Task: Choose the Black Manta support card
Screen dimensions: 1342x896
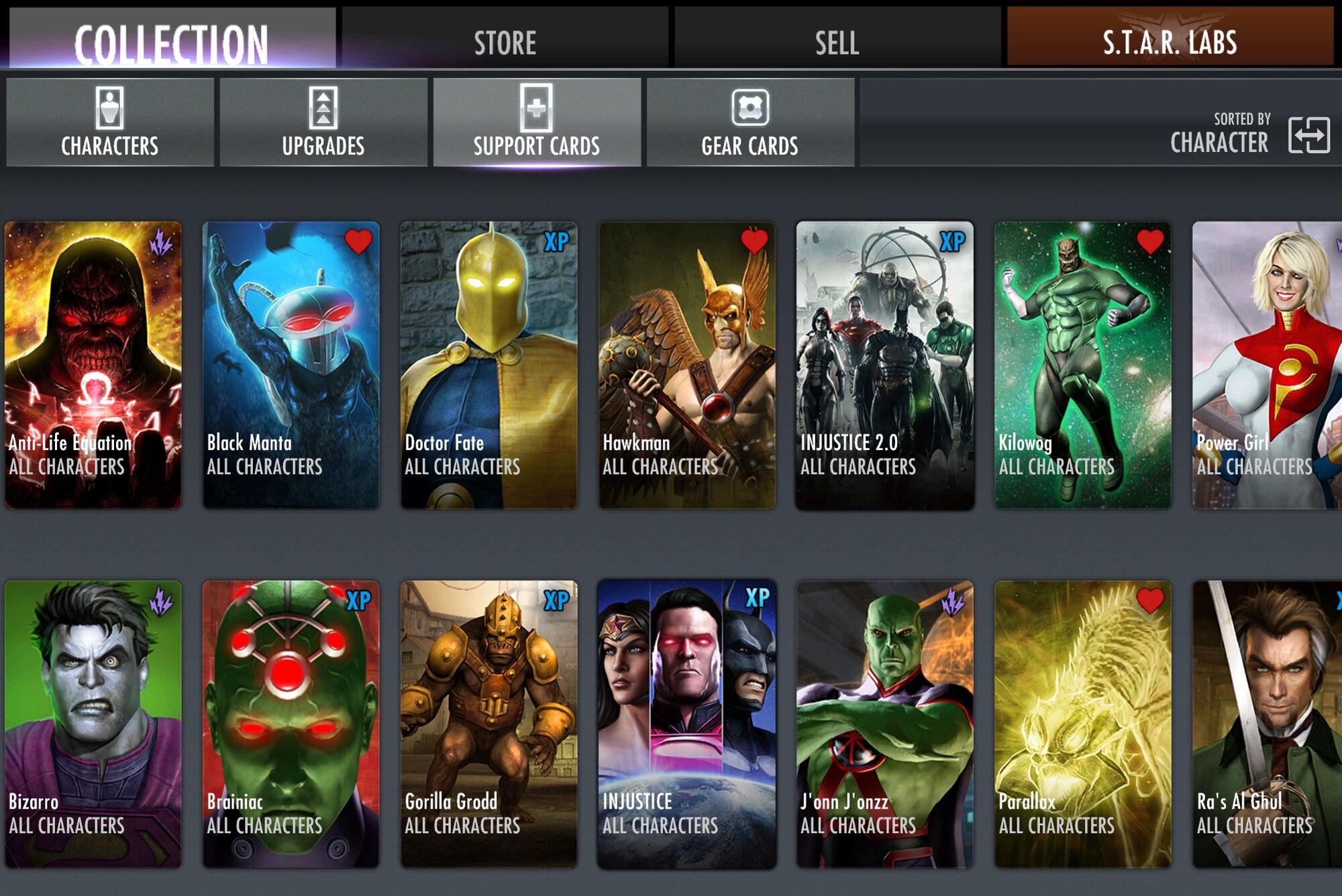Action: (291, 366)
